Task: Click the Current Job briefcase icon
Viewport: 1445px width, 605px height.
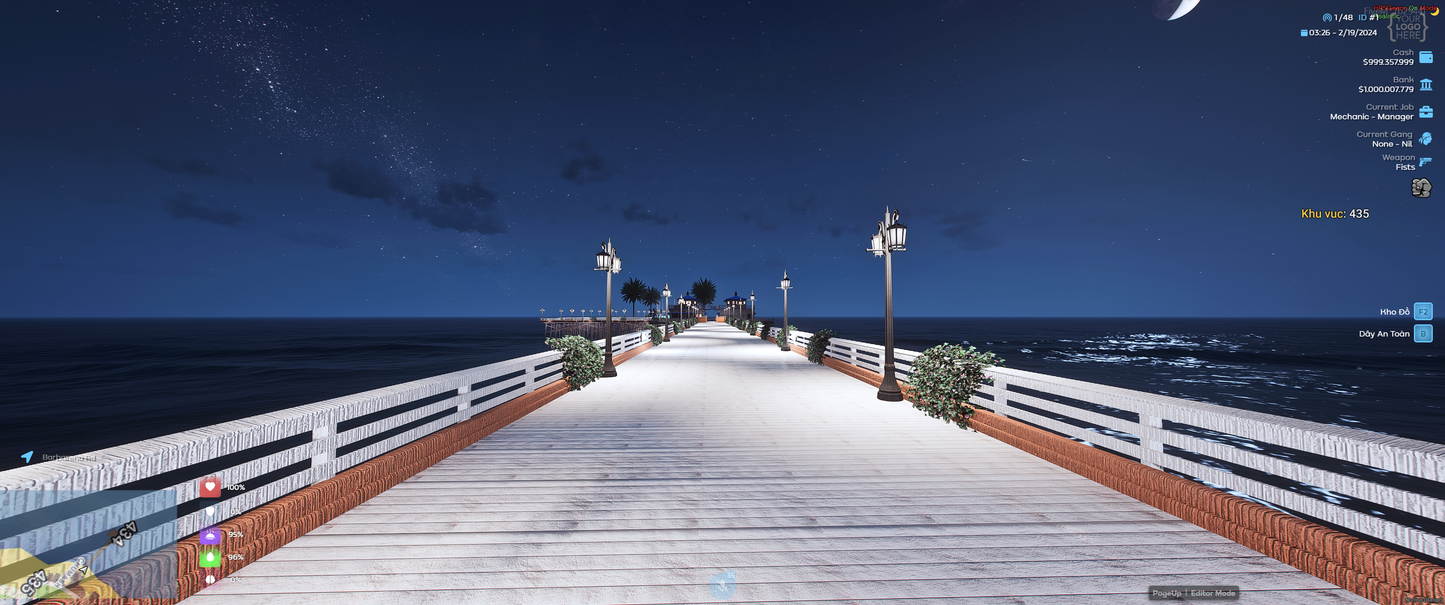Action: (1425, 112)
